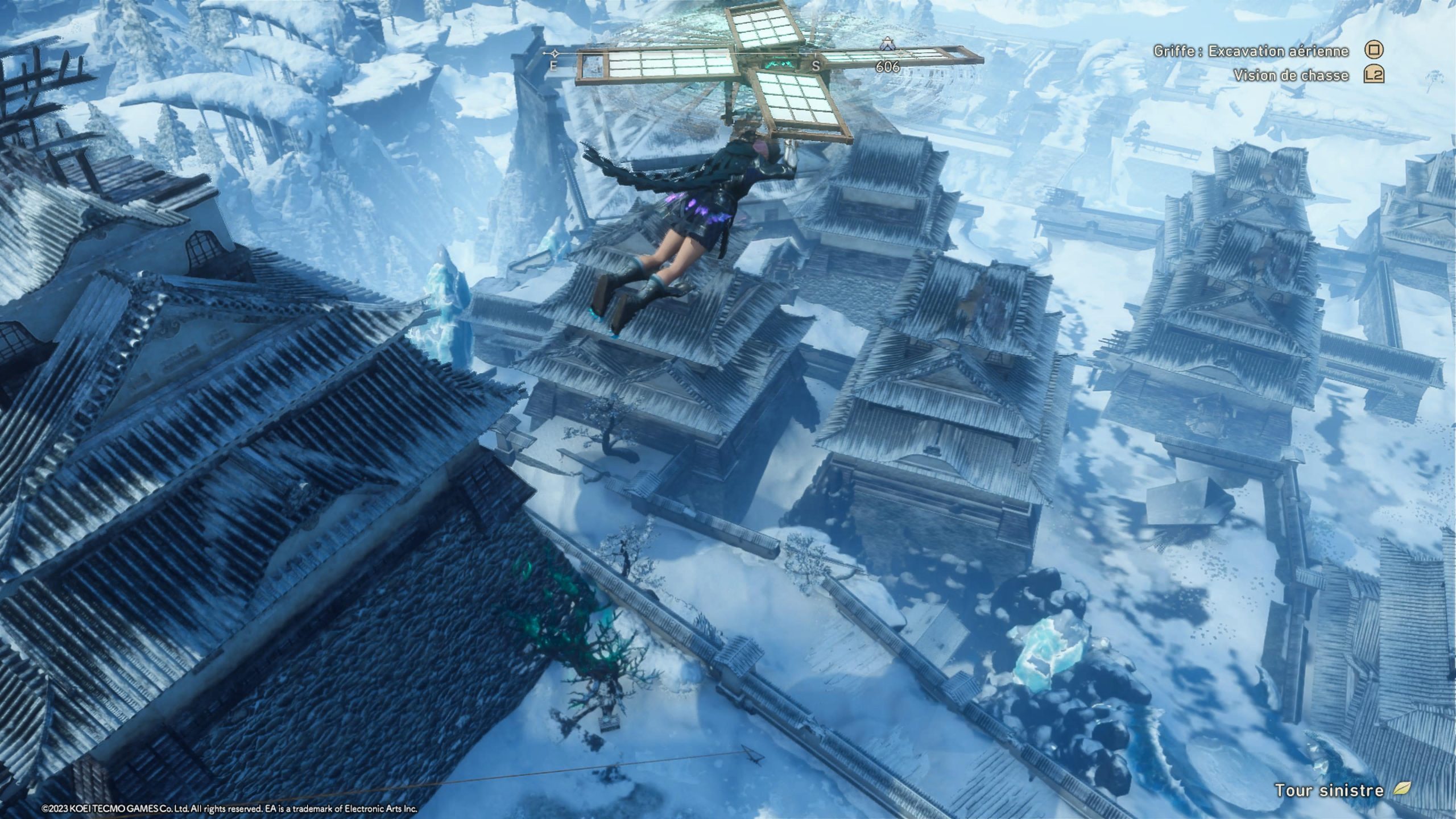Click the East "E" heading on the compass

tap(553, 66)
